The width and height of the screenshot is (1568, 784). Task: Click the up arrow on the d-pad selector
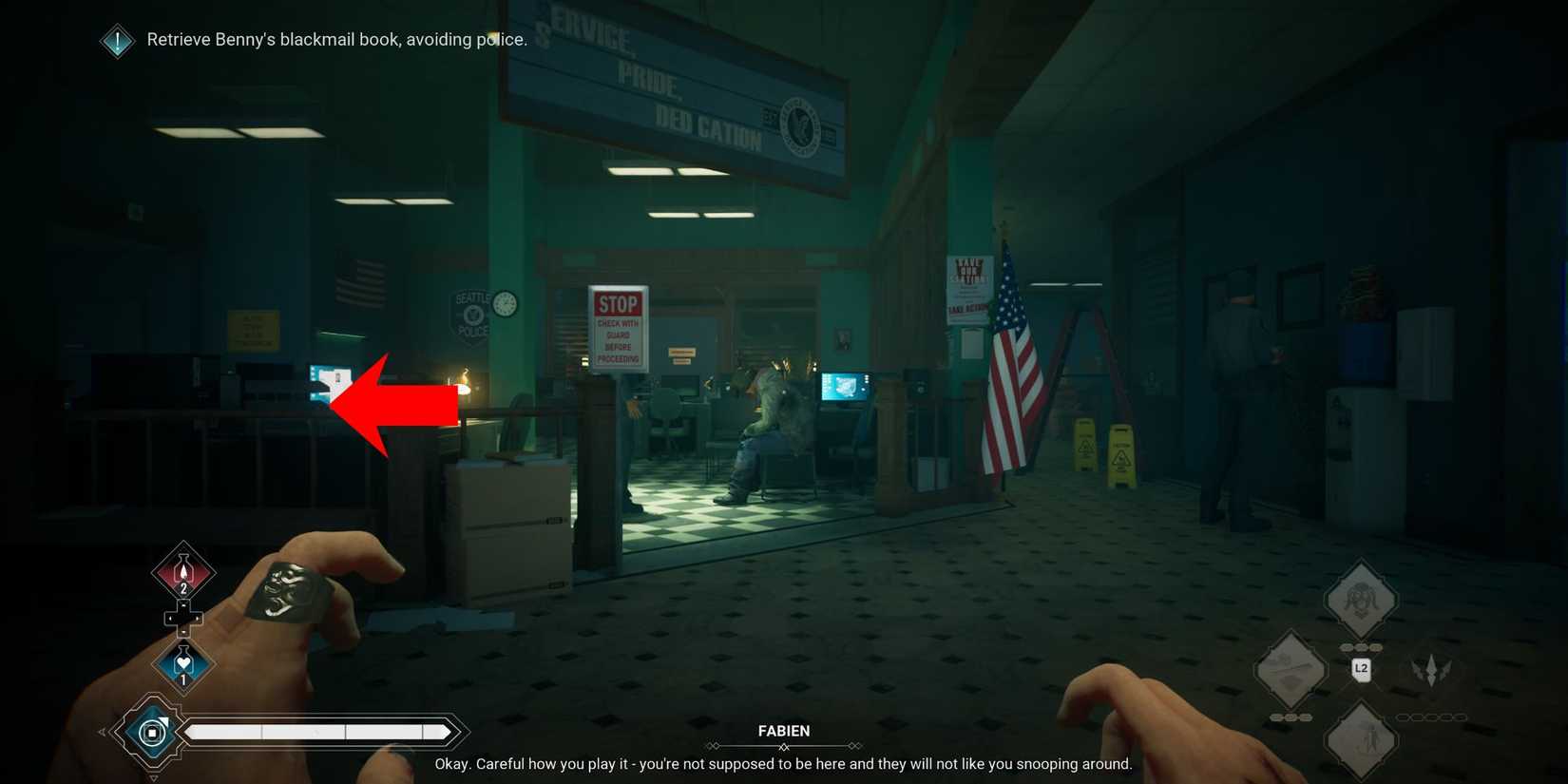(x=184, y=604)
